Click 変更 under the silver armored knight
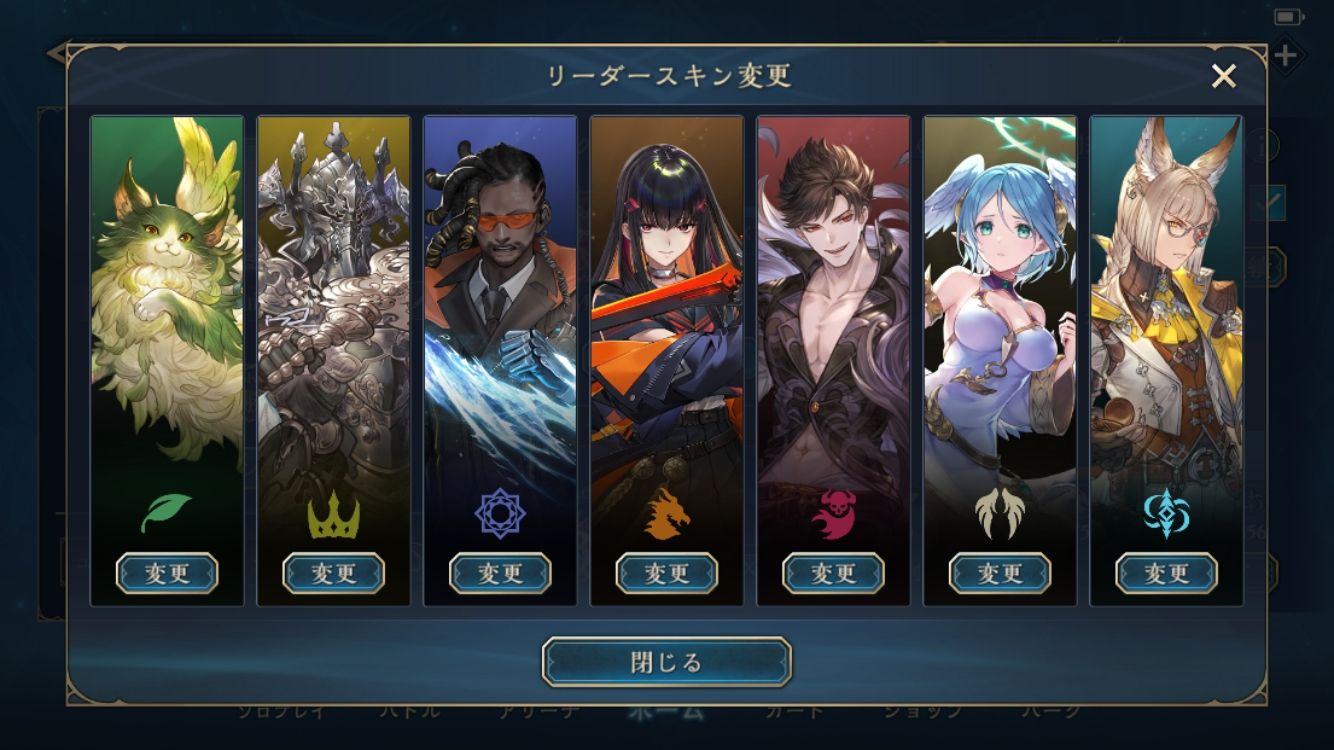 click(333, 573)
